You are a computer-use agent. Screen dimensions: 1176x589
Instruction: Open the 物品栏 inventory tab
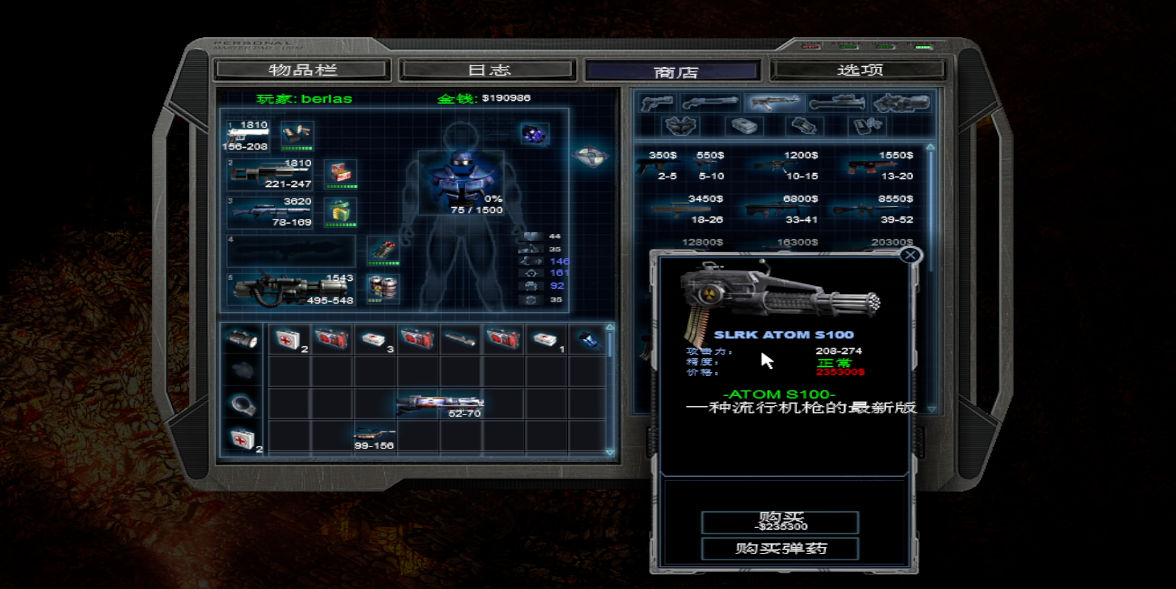coord(302,70)
